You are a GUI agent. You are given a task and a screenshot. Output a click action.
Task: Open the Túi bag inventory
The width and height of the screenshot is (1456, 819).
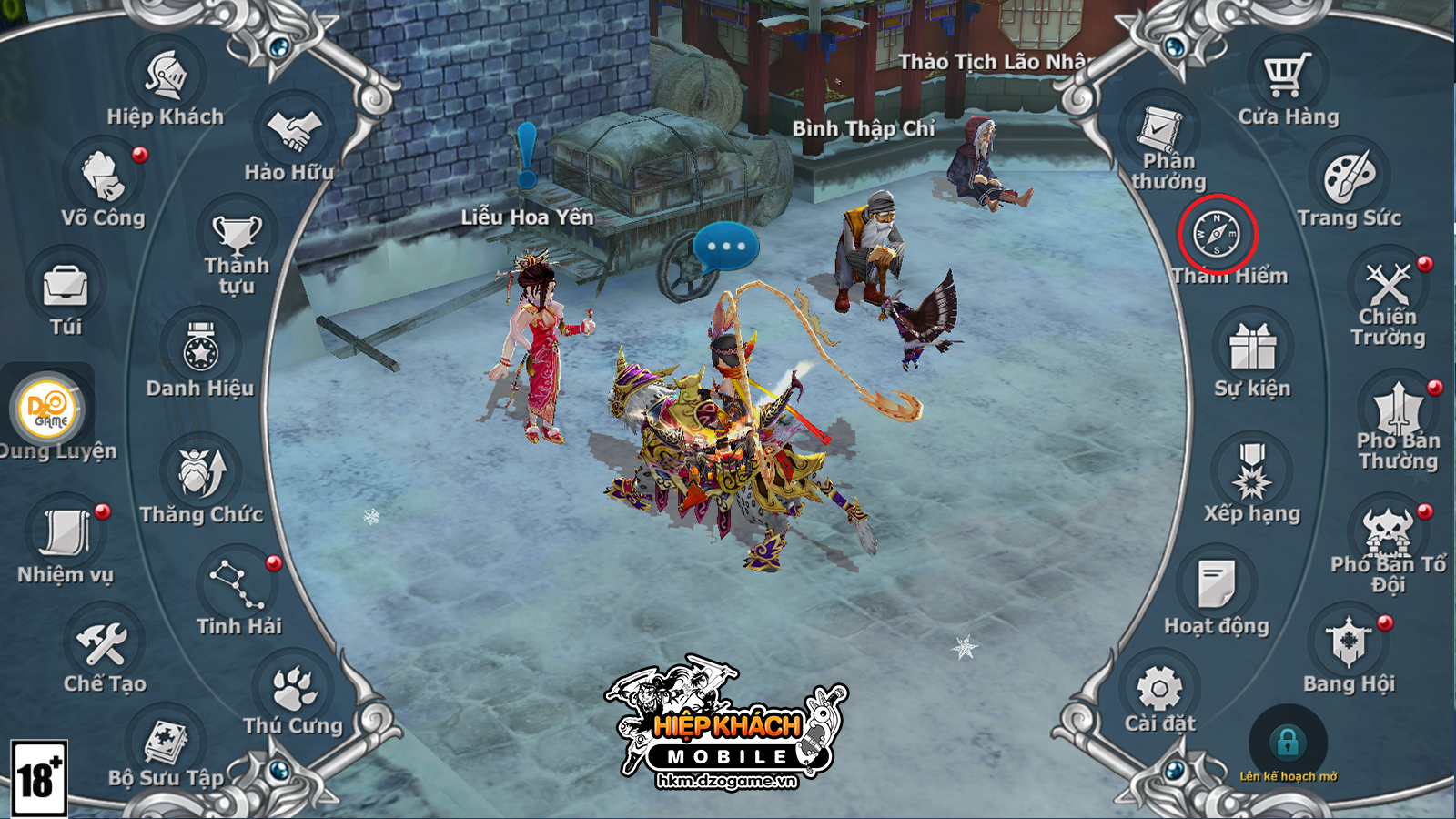point(66,287)
